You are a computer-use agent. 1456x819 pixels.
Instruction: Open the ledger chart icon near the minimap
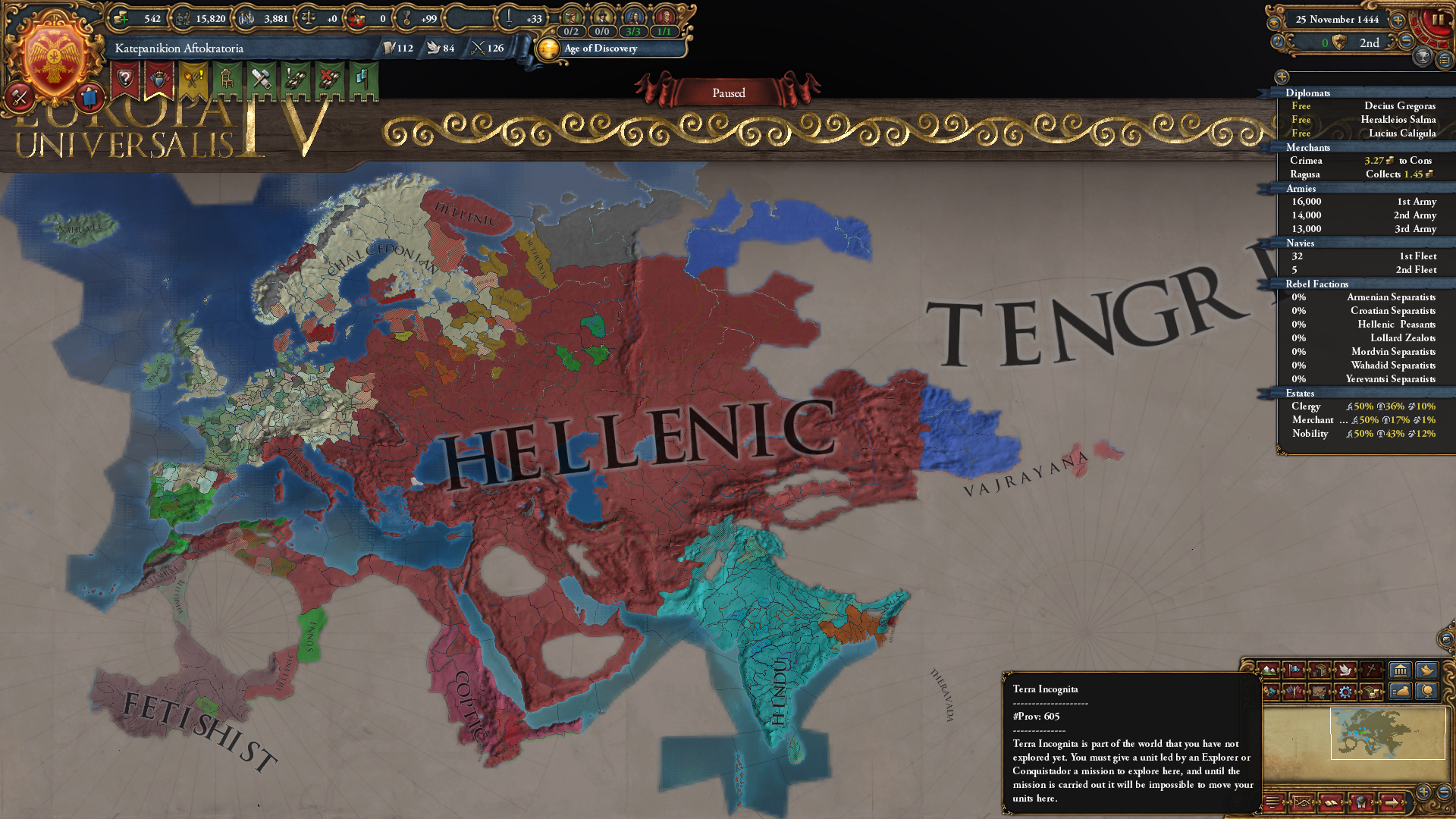[1303, 802]
